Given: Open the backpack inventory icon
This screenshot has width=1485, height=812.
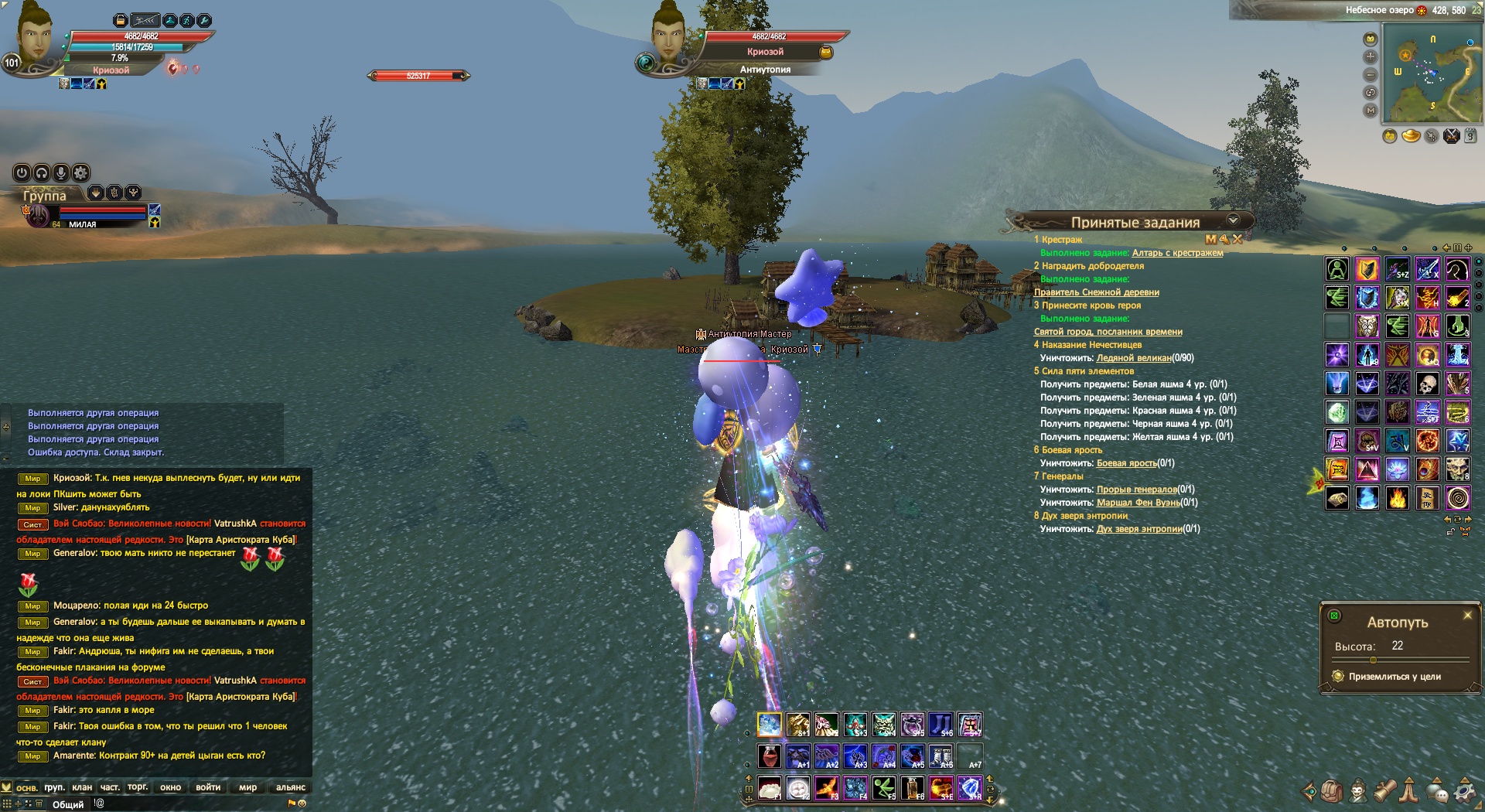Looking at the screenshot, I should tap(1332, 791).
